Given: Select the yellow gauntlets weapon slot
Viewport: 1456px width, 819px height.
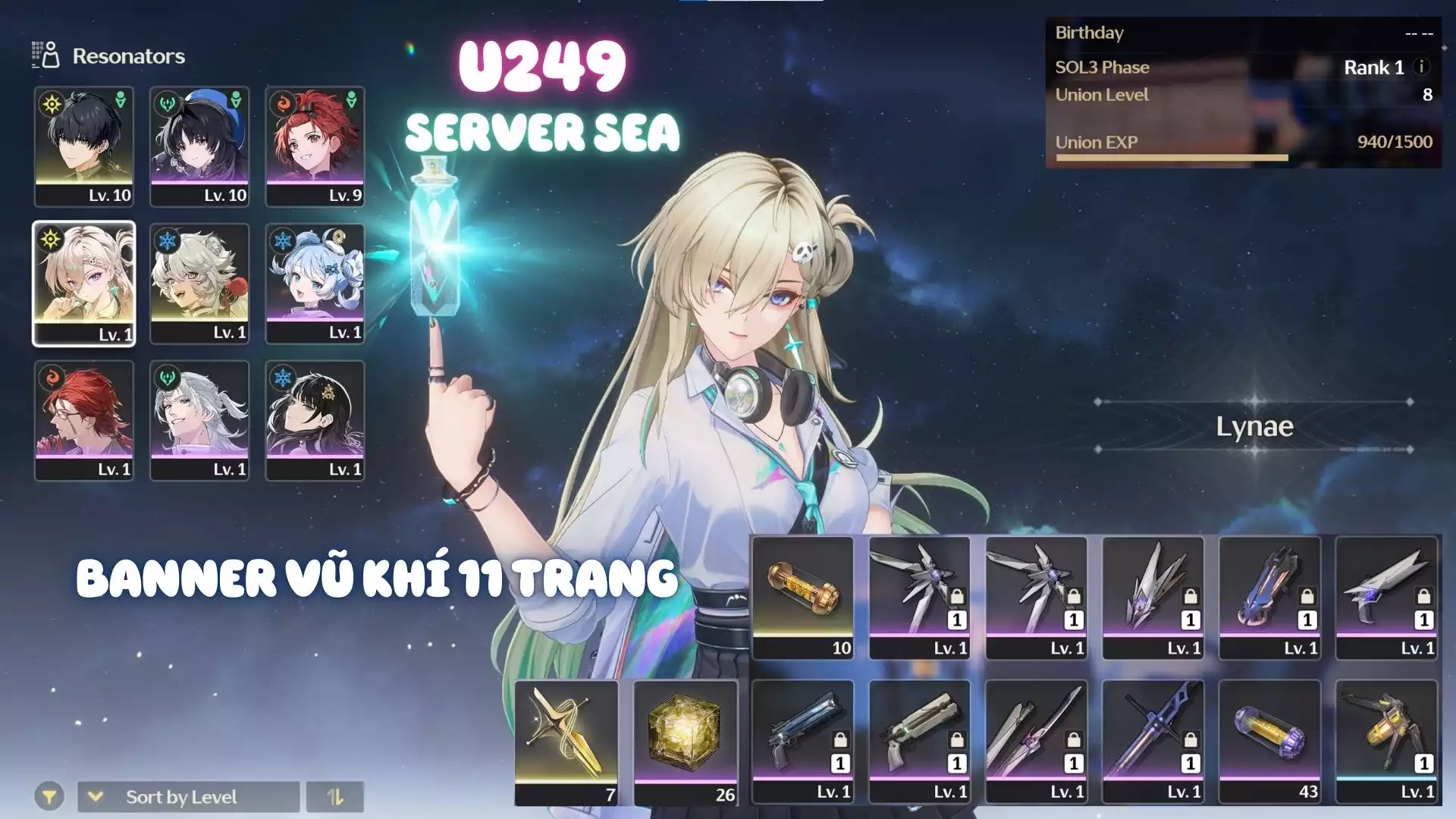Looking at the screenshot, I should [x=1386, y=741].
